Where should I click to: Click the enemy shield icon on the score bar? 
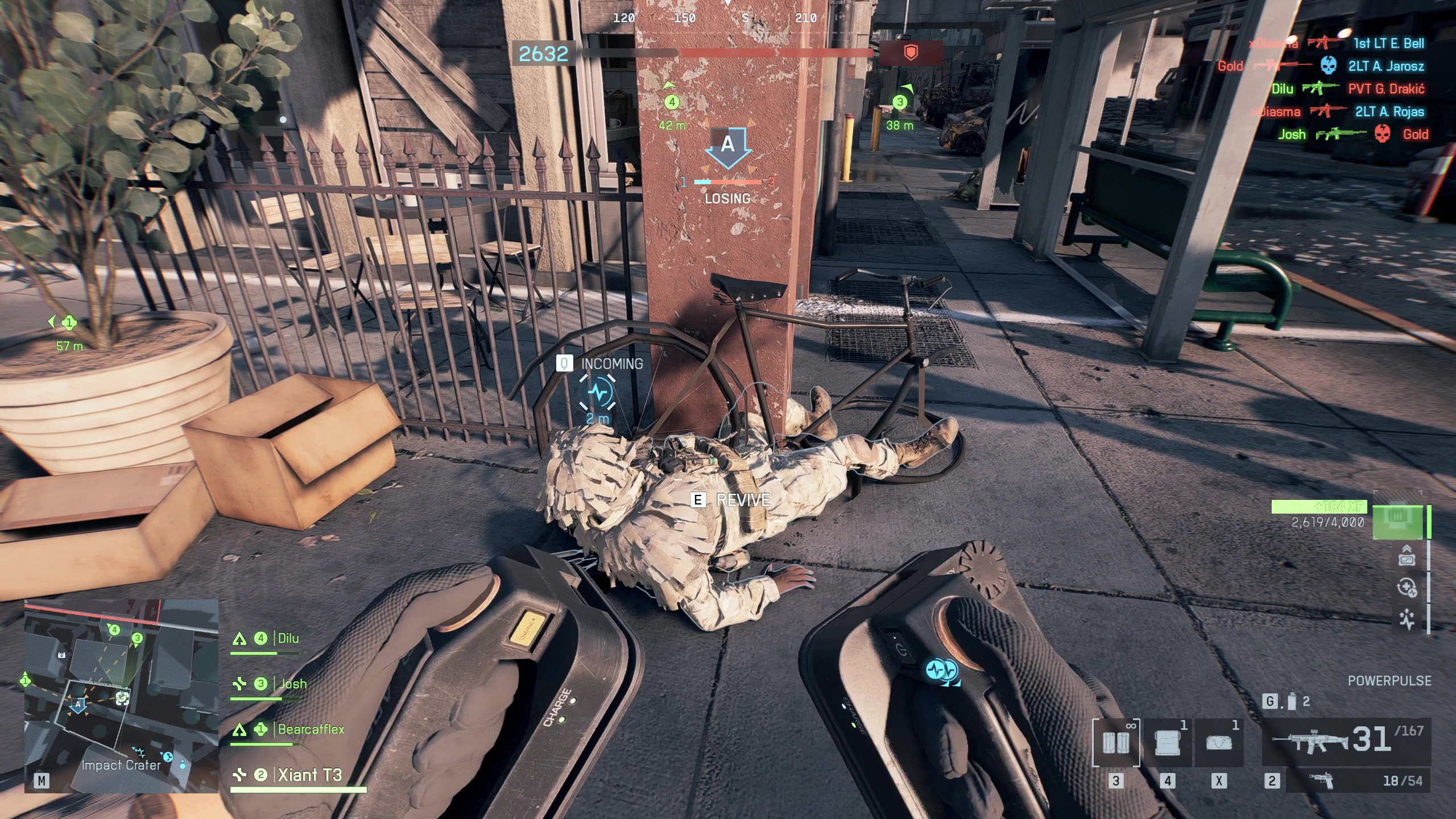point(911,53)
